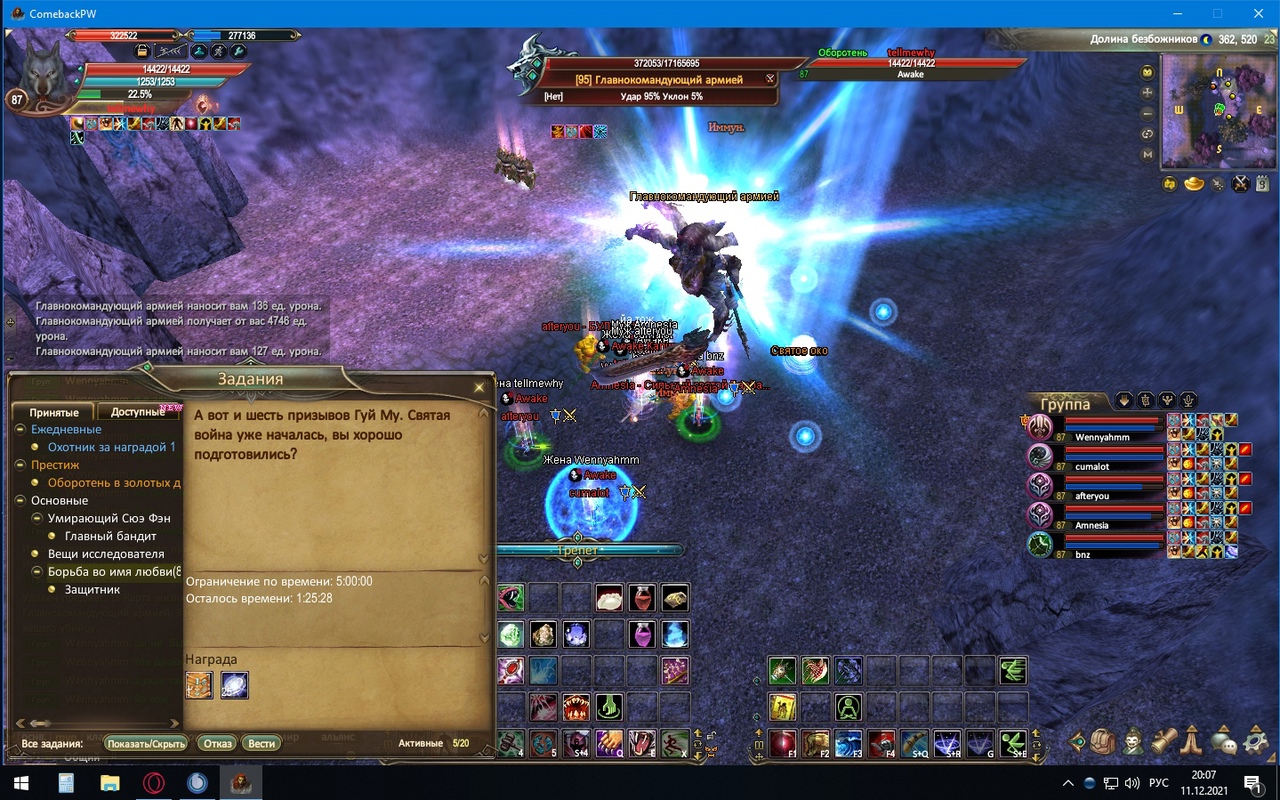Collapse the Ежедневные quest category
The image size is (1280, 800).
click(x=21, y=429)
